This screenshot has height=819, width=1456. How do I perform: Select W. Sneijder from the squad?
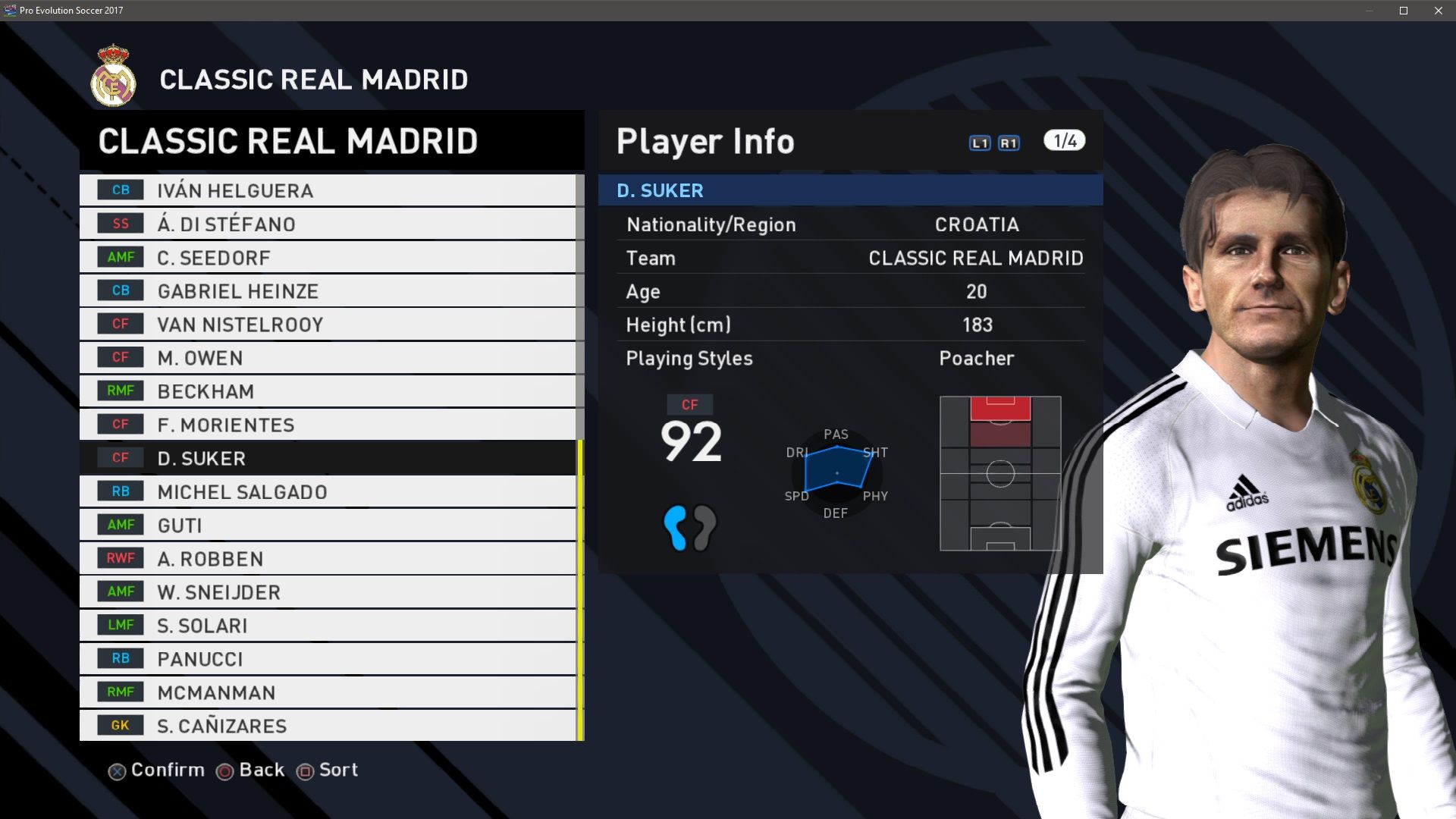pos(327,591)
